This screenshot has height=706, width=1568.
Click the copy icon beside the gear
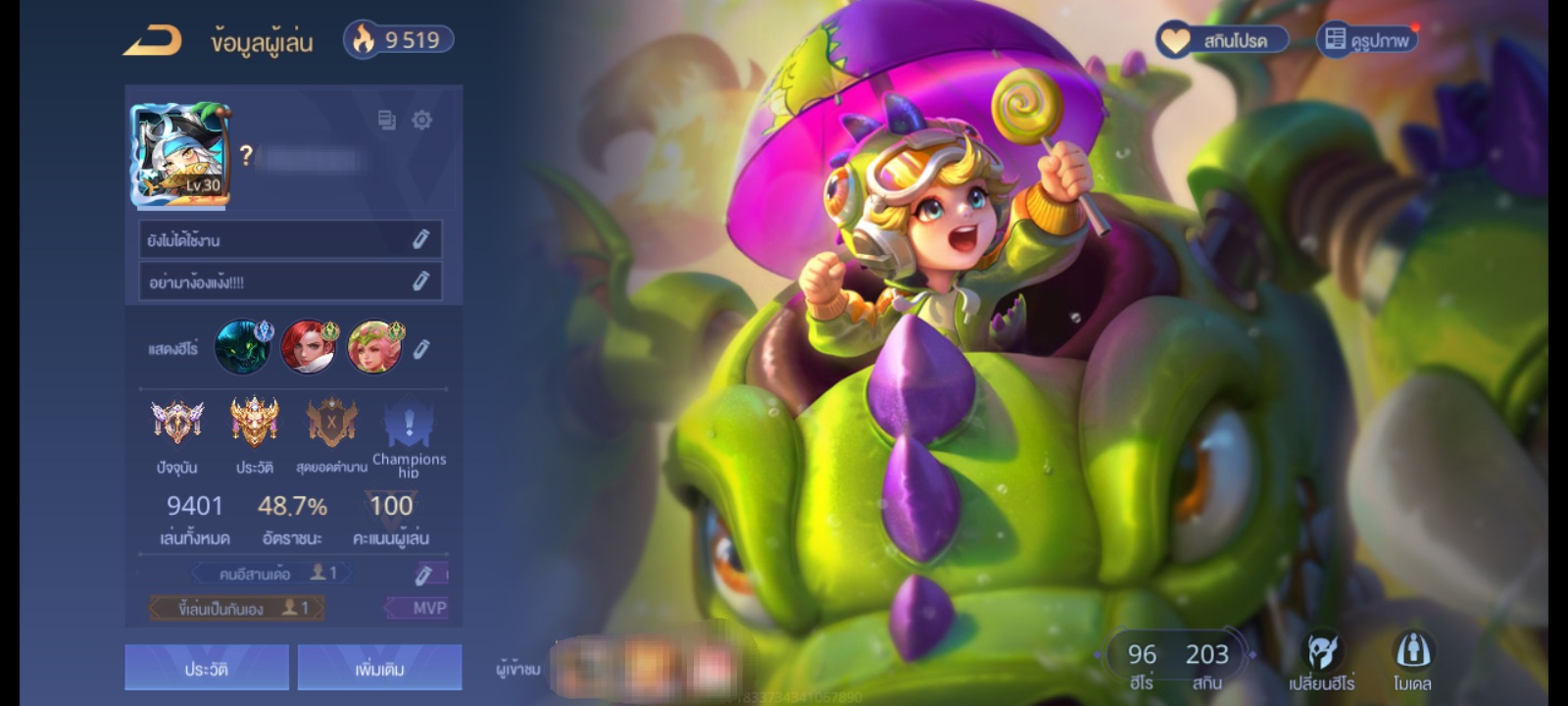387,120
